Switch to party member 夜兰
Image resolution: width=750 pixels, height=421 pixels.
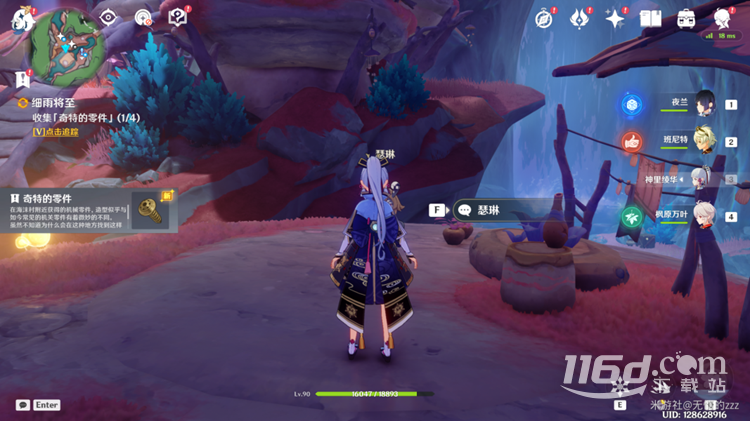coord(705,103)
